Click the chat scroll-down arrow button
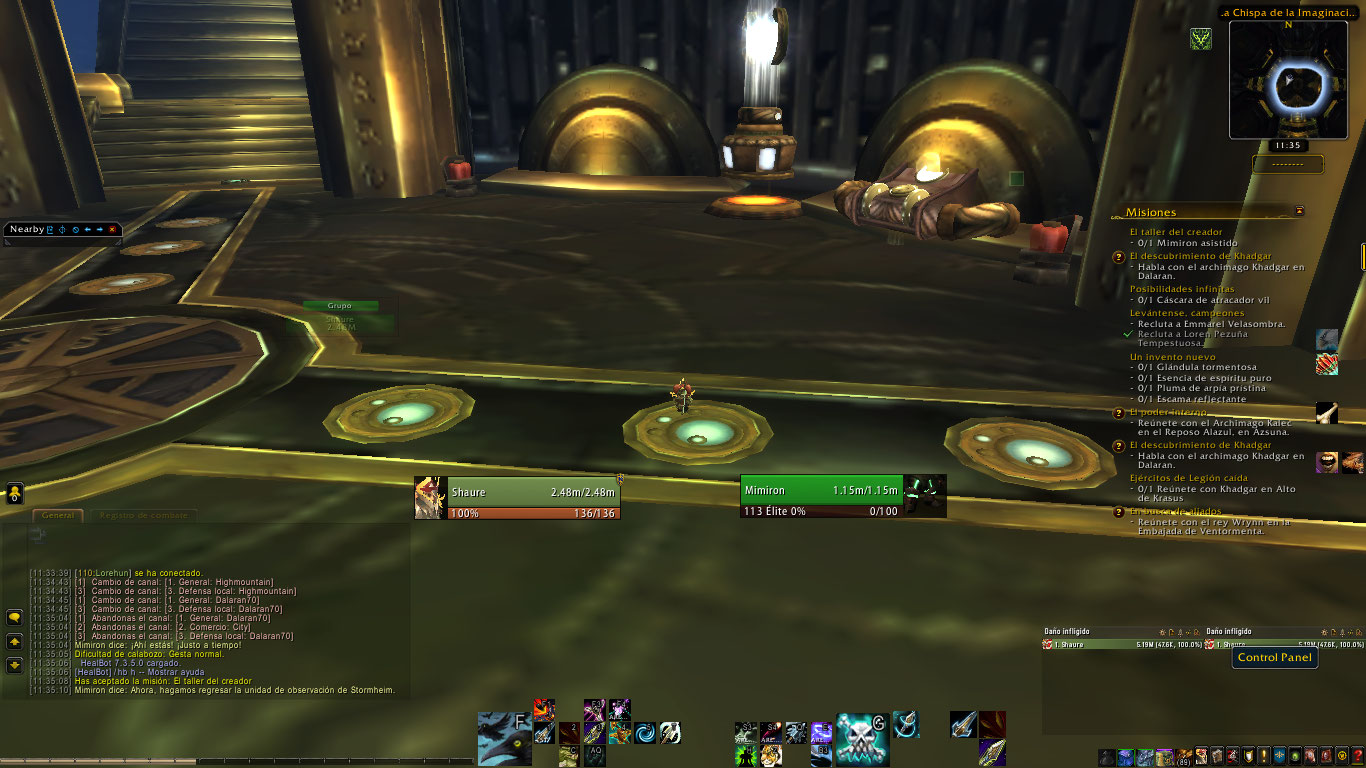Viewport: 1366px width, 768px height. [15, 665]
